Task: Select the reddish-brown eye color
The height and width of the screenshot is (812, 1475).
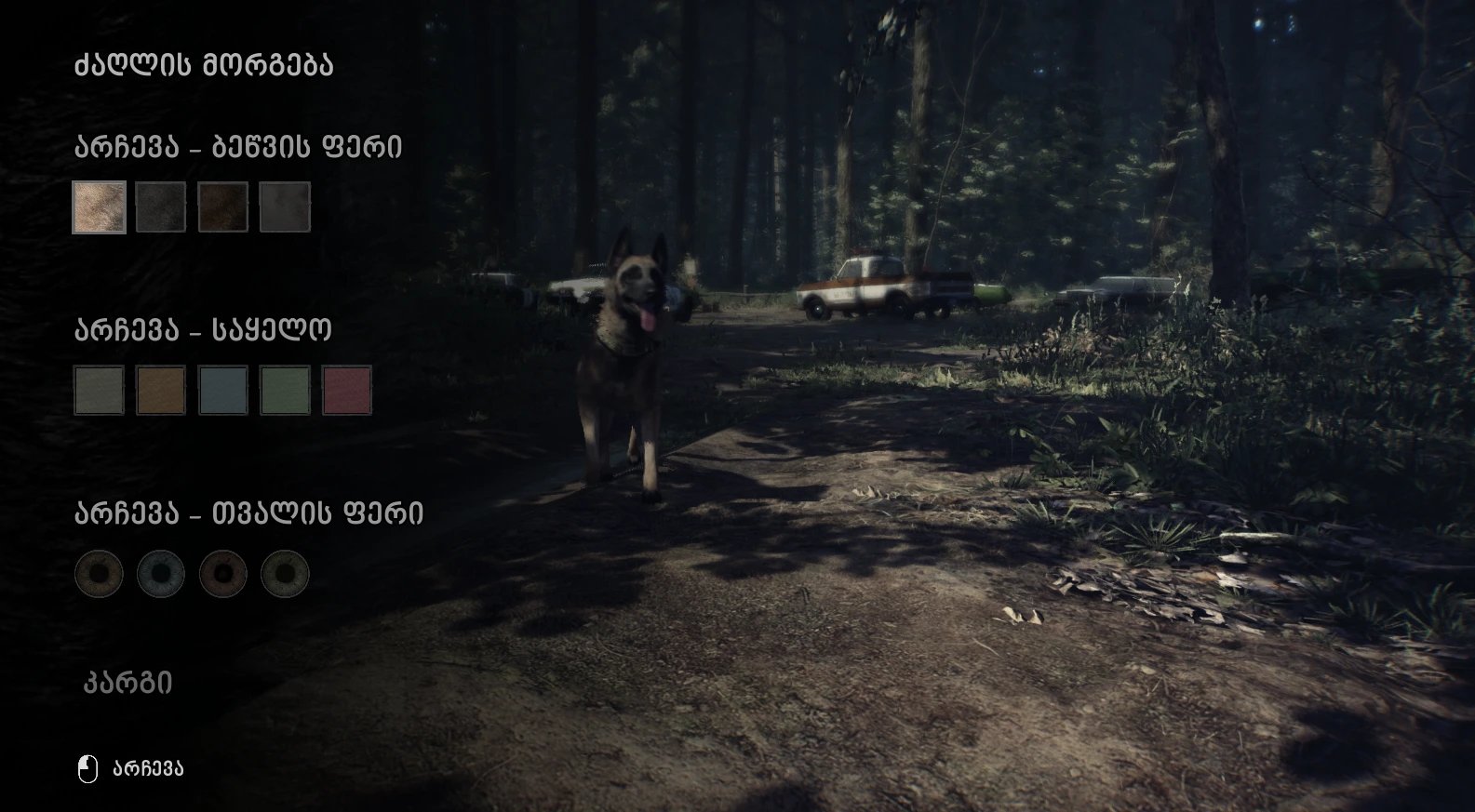Action: click(x=223, y=573)
